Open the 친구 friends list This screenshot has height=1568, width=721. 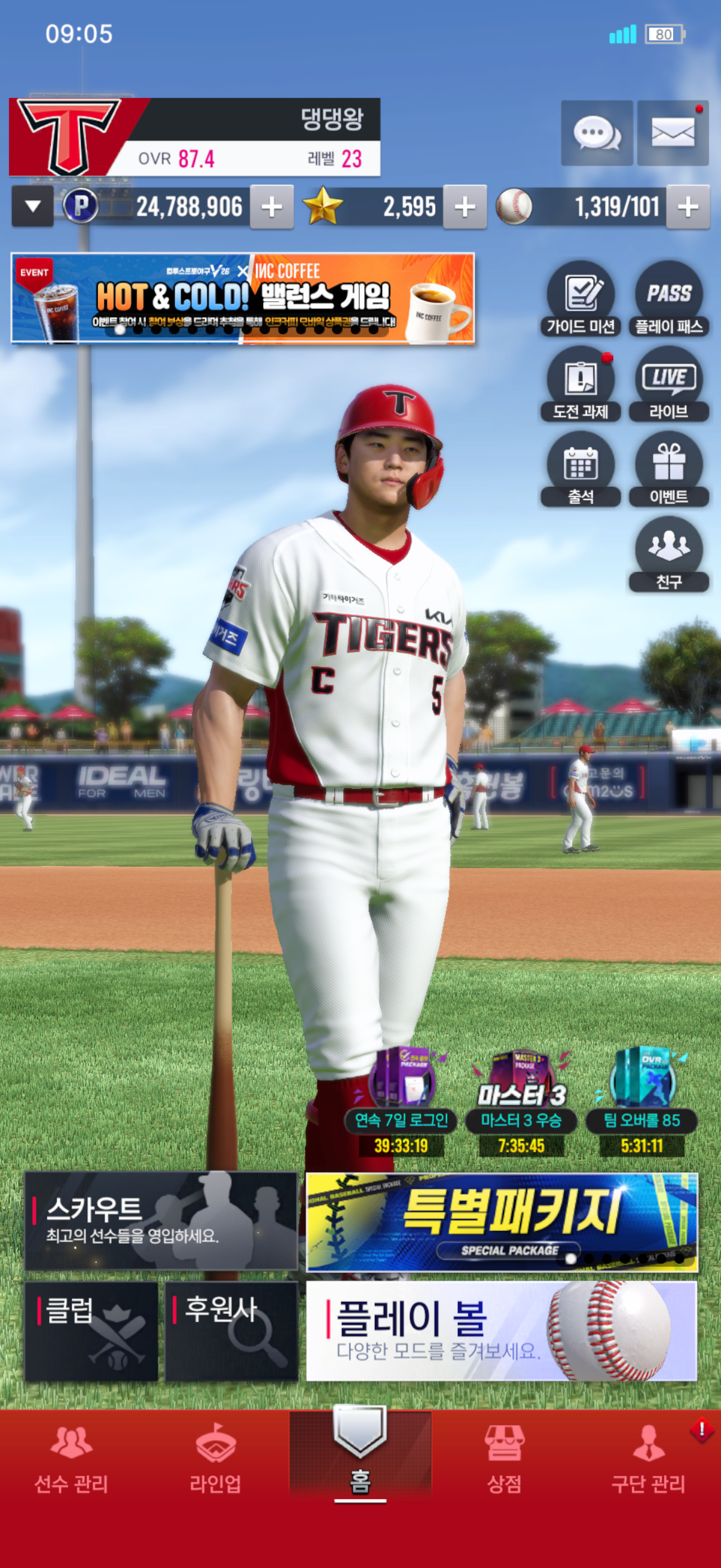click(x=668, y=555)
